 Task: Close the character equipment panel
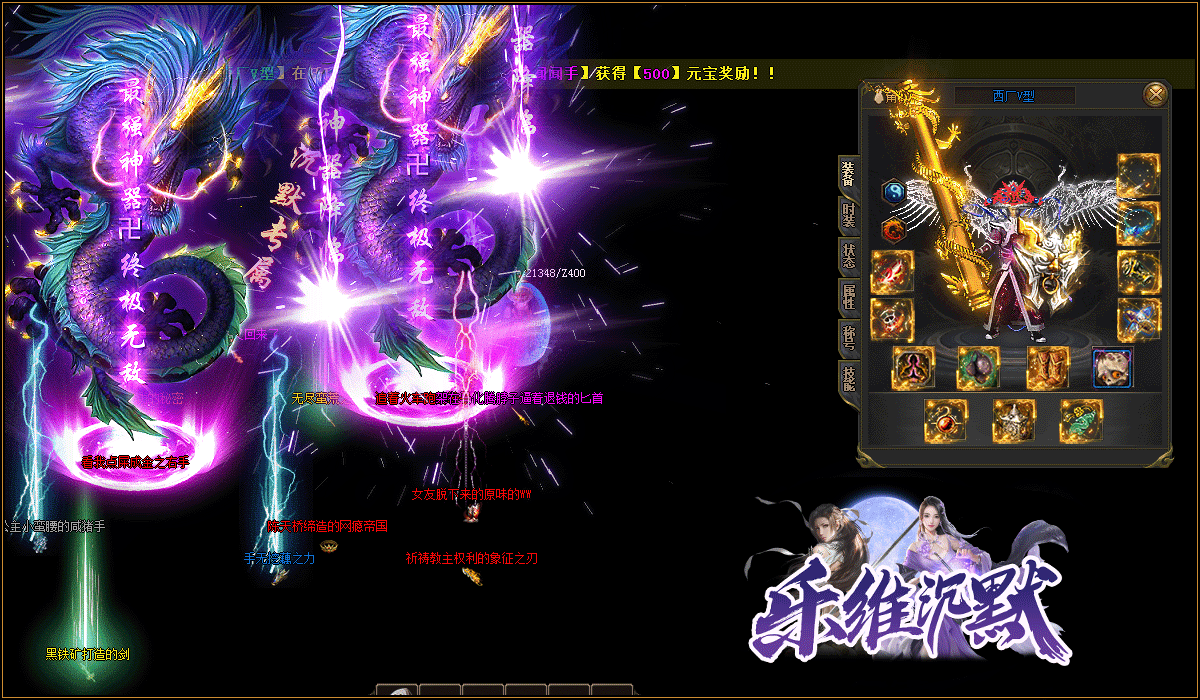1155,95
